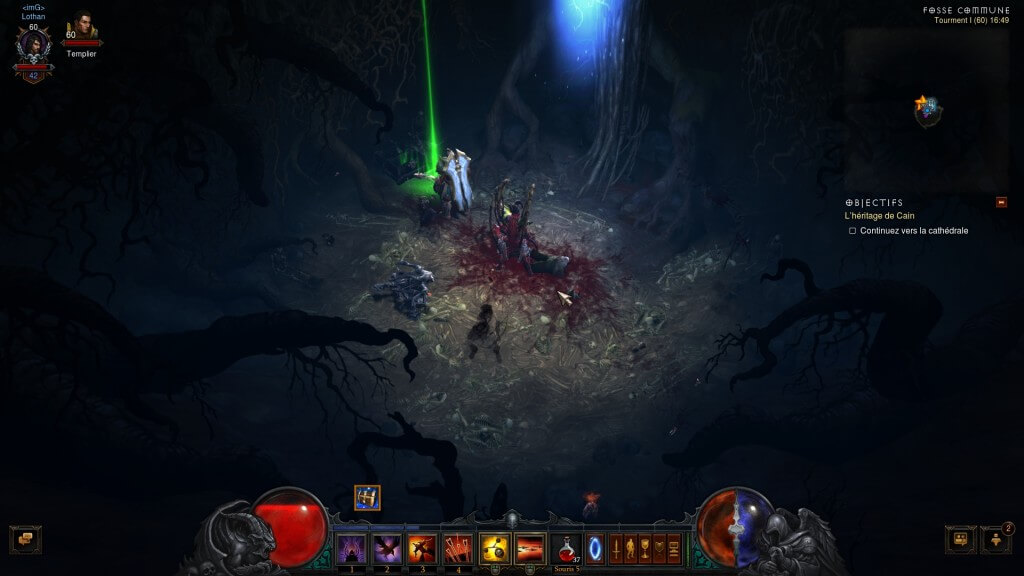Drink the red health potion
1024x576 pixels.
tap(566, 549)
